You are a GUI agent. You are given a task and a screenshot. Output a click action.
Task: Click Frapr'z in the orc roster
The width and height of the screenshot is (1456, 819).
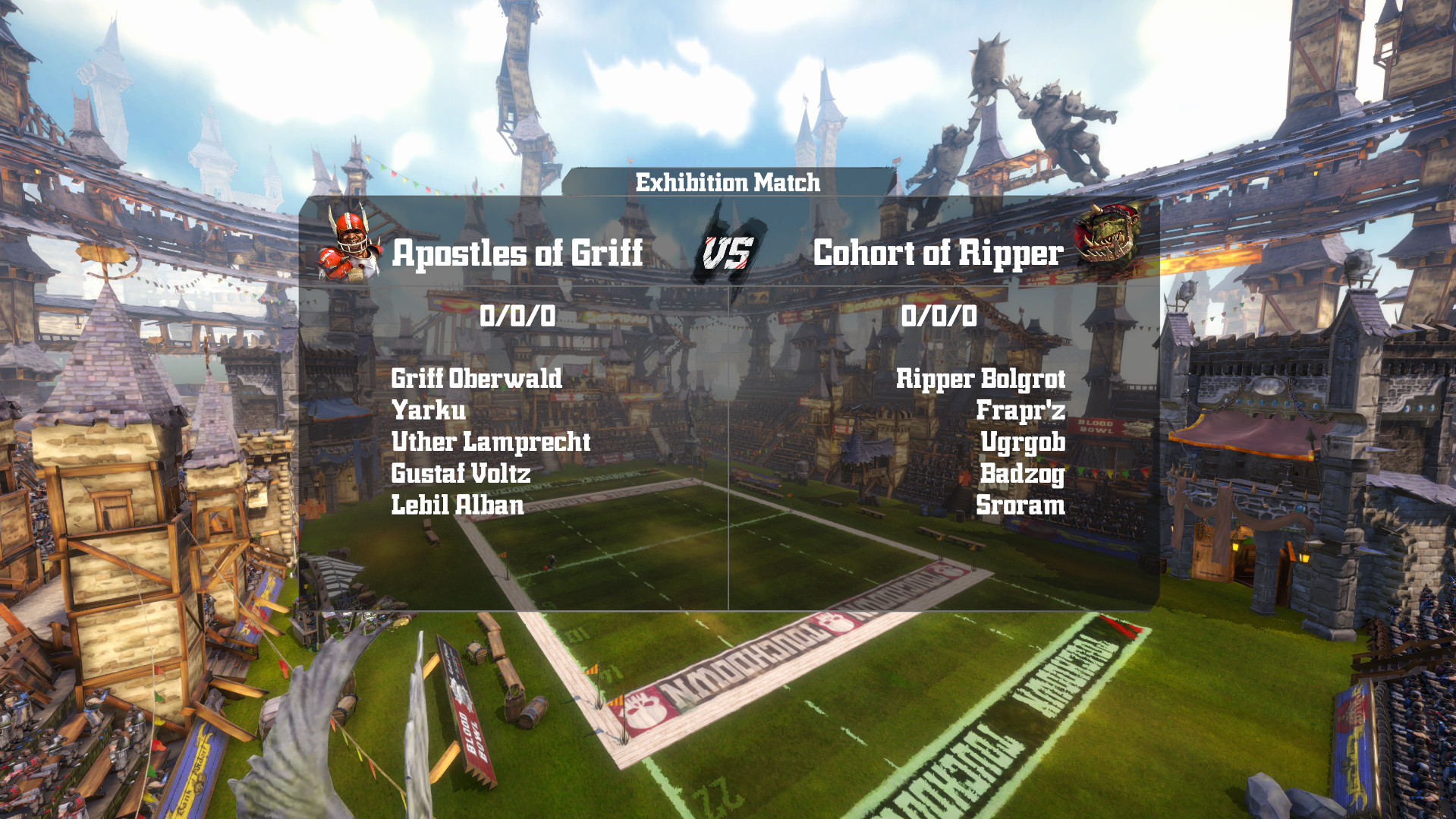pos(1024,411)
